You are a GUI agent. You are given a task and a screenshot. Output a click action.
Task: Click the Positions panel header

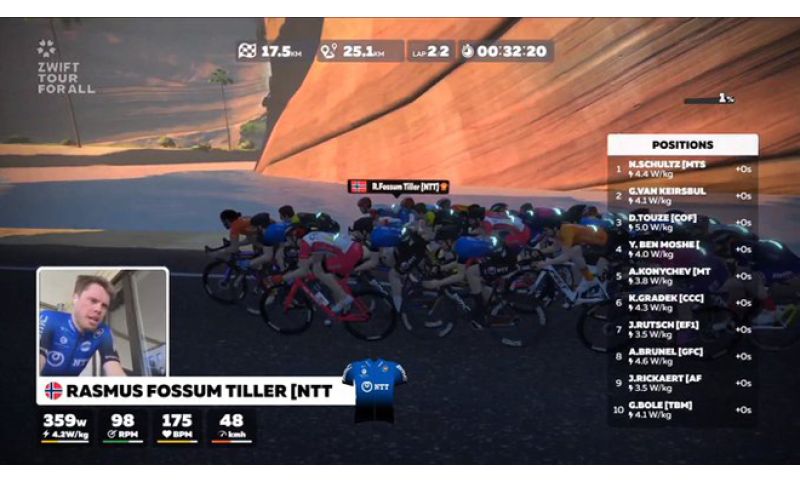[682, 145]
